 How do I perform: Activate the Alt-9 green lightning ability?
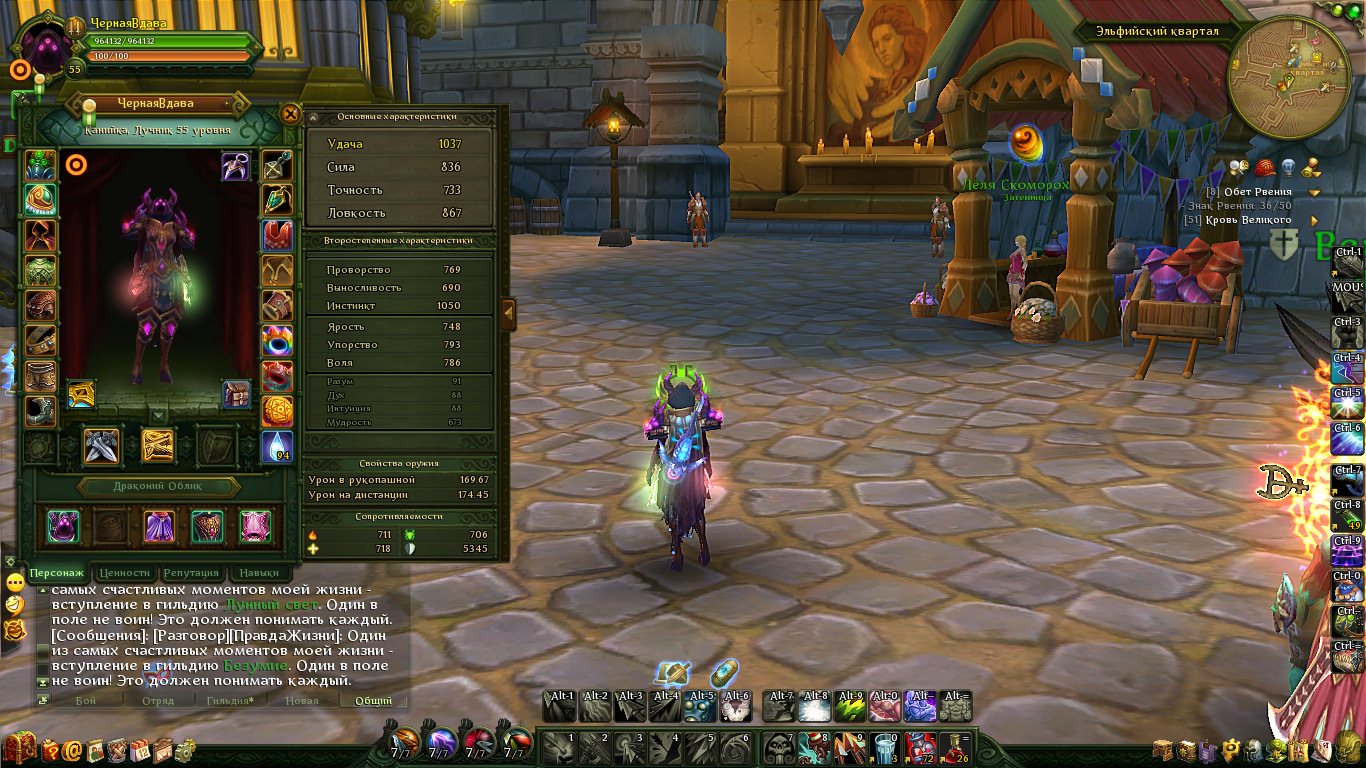click(x=851, y=706)
